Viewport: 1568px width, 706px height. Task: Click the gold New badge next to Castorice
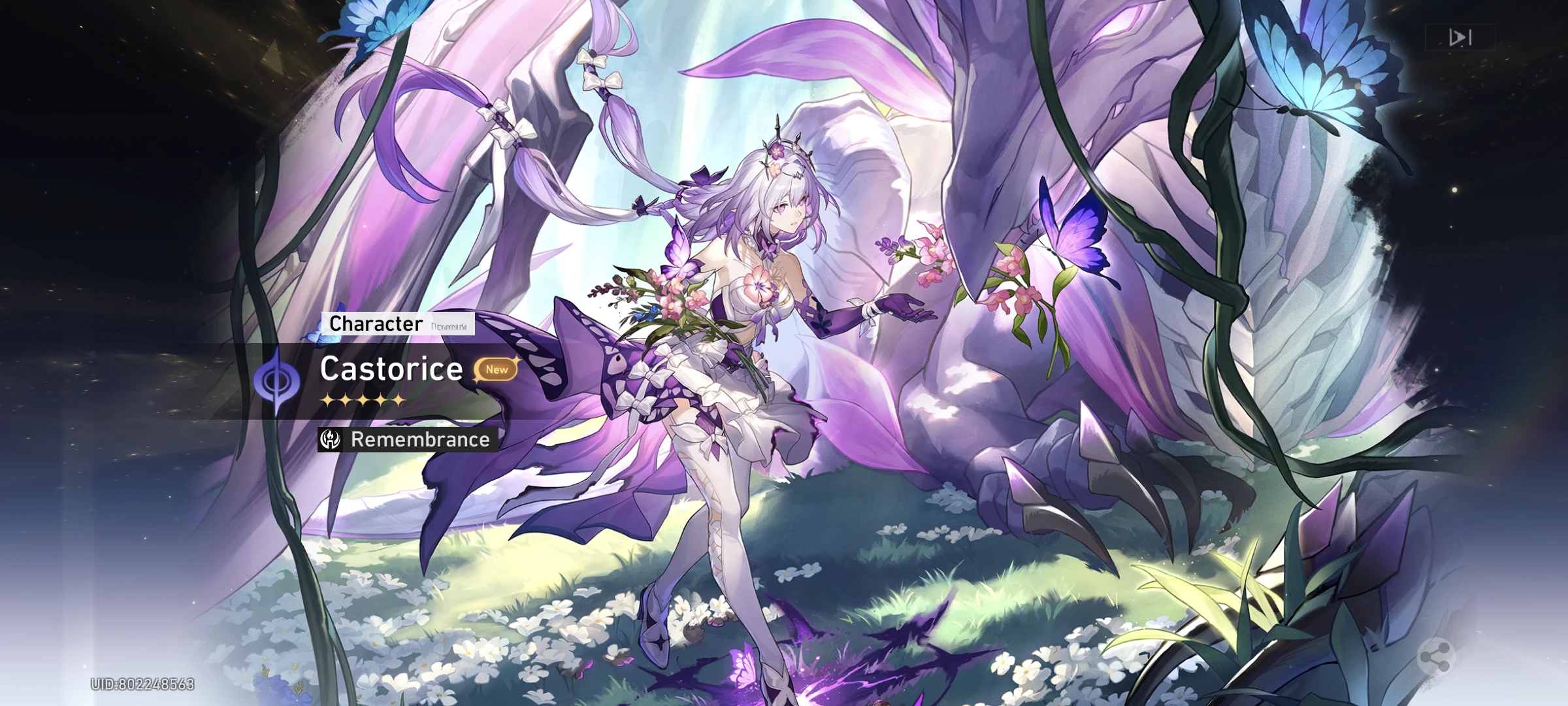[x=497, y=370]
